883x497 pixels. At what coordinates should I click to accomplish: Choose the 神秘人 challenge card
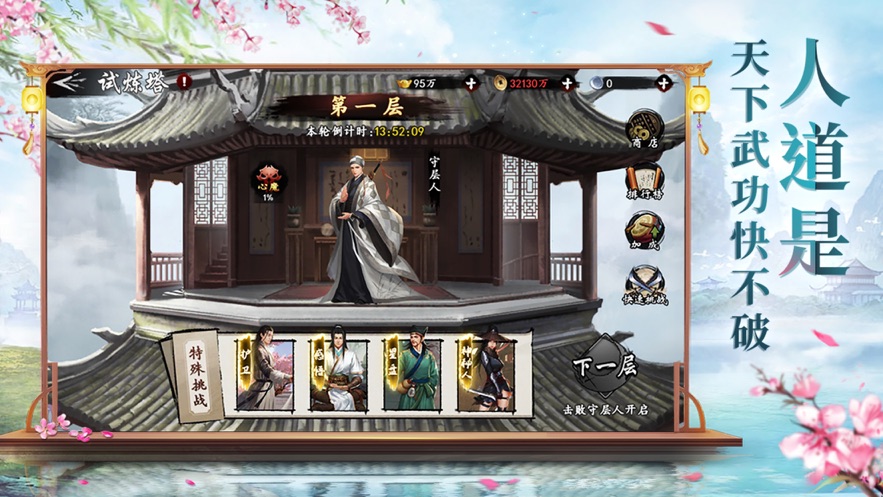pos(485,374)
